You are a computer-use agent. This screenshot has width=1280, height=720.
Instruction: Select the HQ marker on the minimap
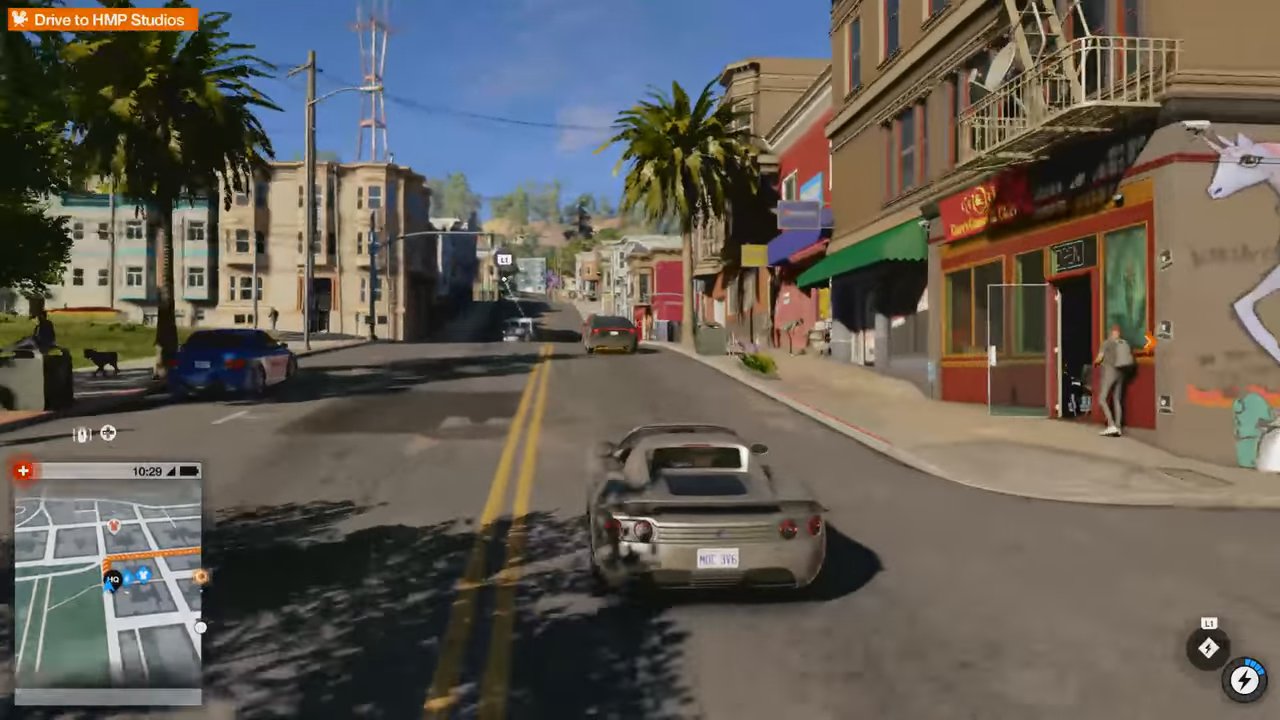click(x=113, y=579)
